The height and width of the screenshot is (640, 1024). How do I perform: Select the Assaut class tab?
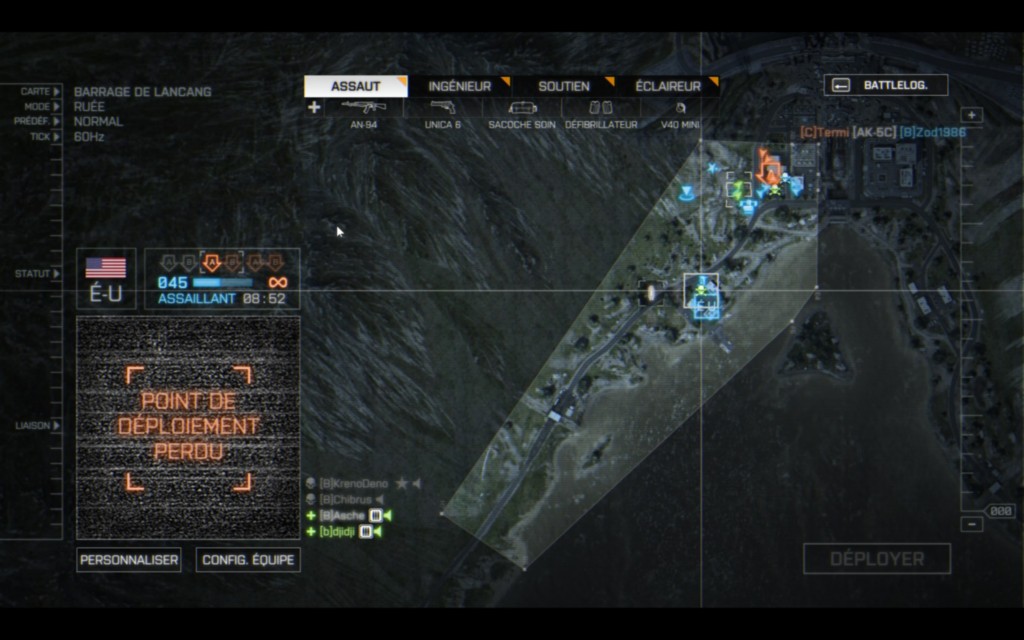tap(355, 87)
